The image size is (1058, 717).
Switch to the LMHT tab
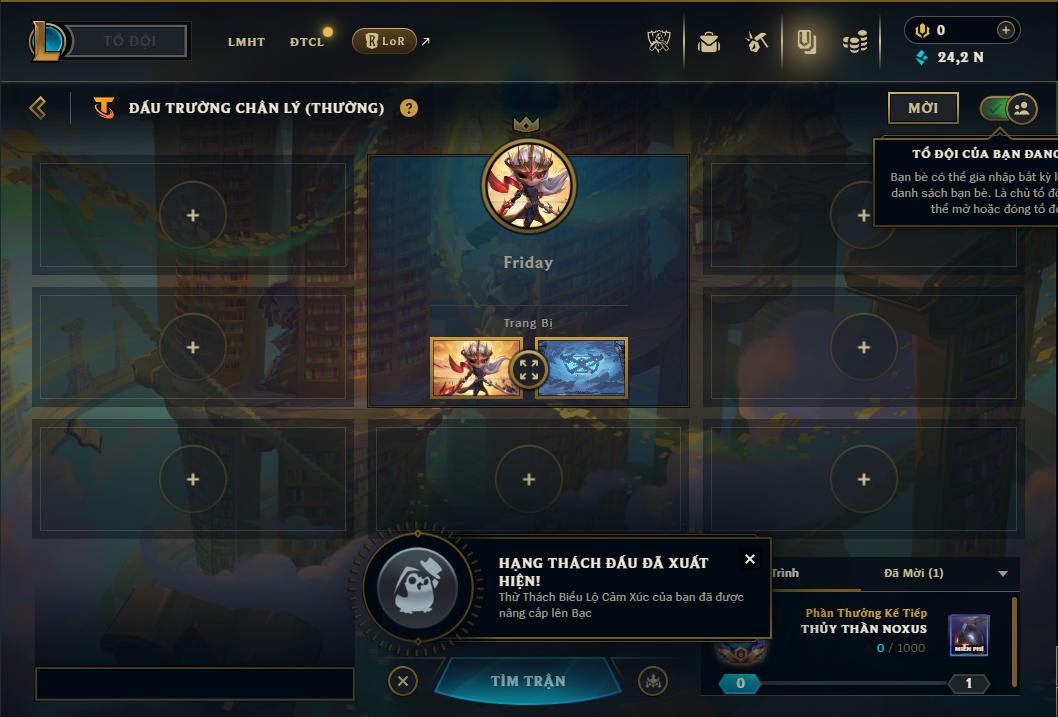tap(246, 42)
